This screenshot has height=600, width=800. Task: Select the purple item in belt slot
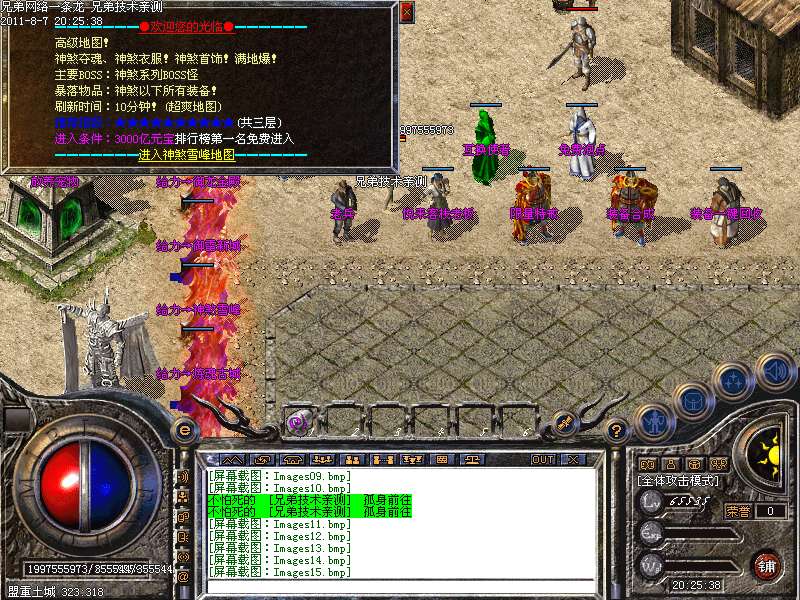pos(297,422)
